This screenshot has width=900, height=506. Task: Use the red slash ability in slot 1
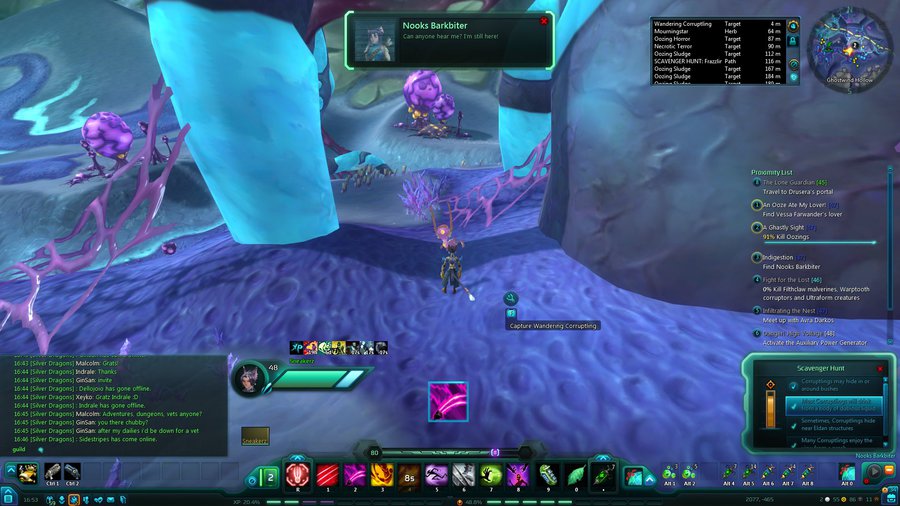(327, 472)
